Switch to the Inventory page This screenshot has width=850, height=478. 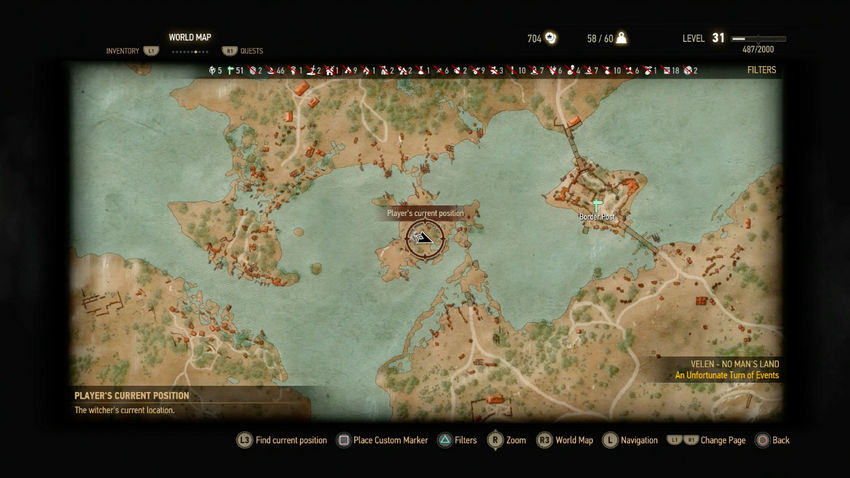tap(124, 50)
